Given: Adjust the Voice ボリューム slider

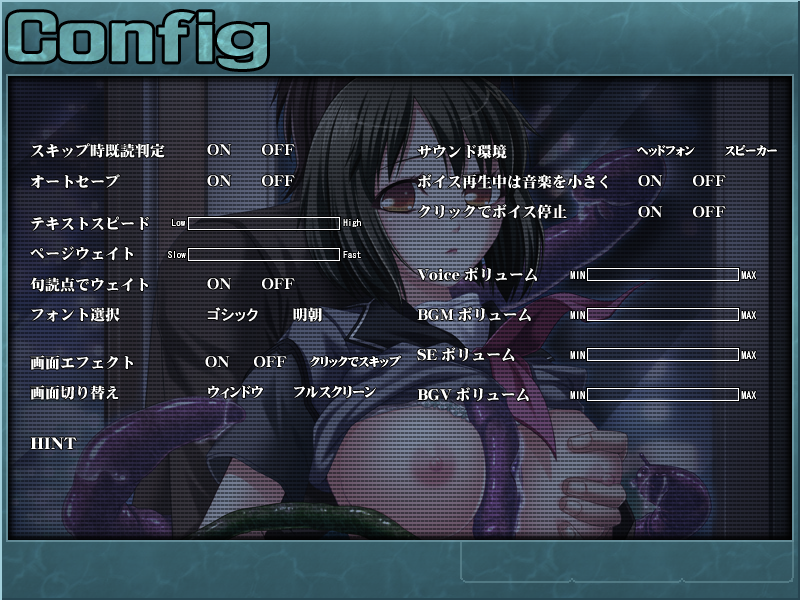Looking at the screenshot, I should point(663,274).
